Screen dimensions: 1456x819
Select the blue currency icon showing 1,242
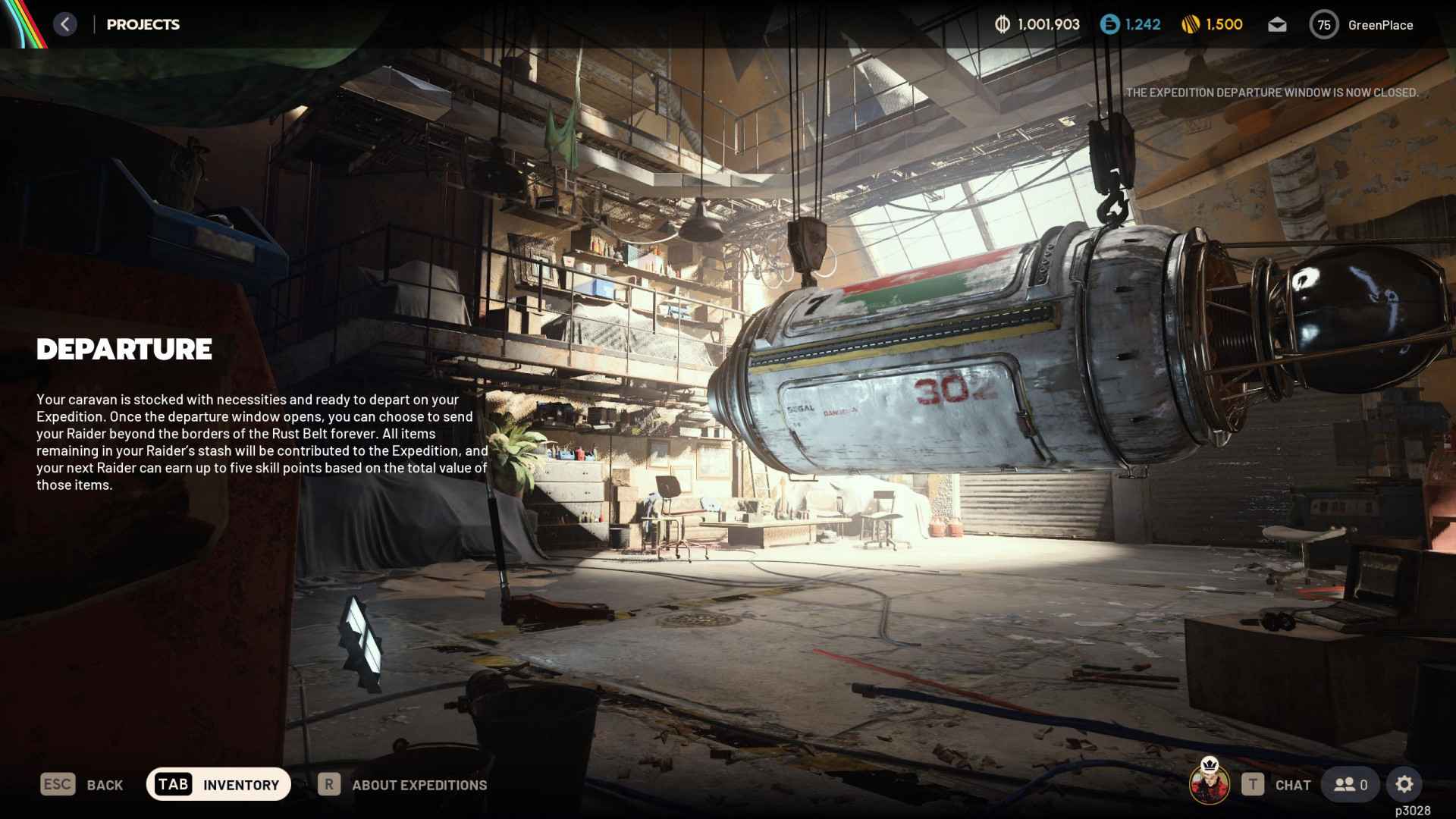tap(1108, 24)
